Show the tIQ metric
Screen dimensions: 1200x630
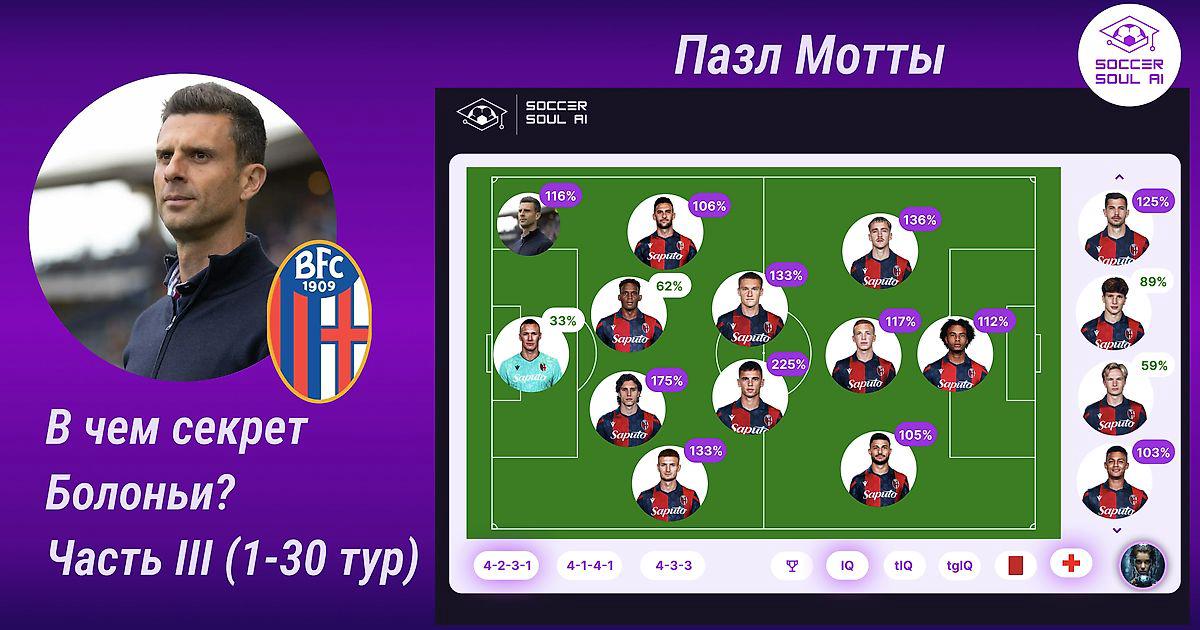pyautogui.click(x=903, y=565)
